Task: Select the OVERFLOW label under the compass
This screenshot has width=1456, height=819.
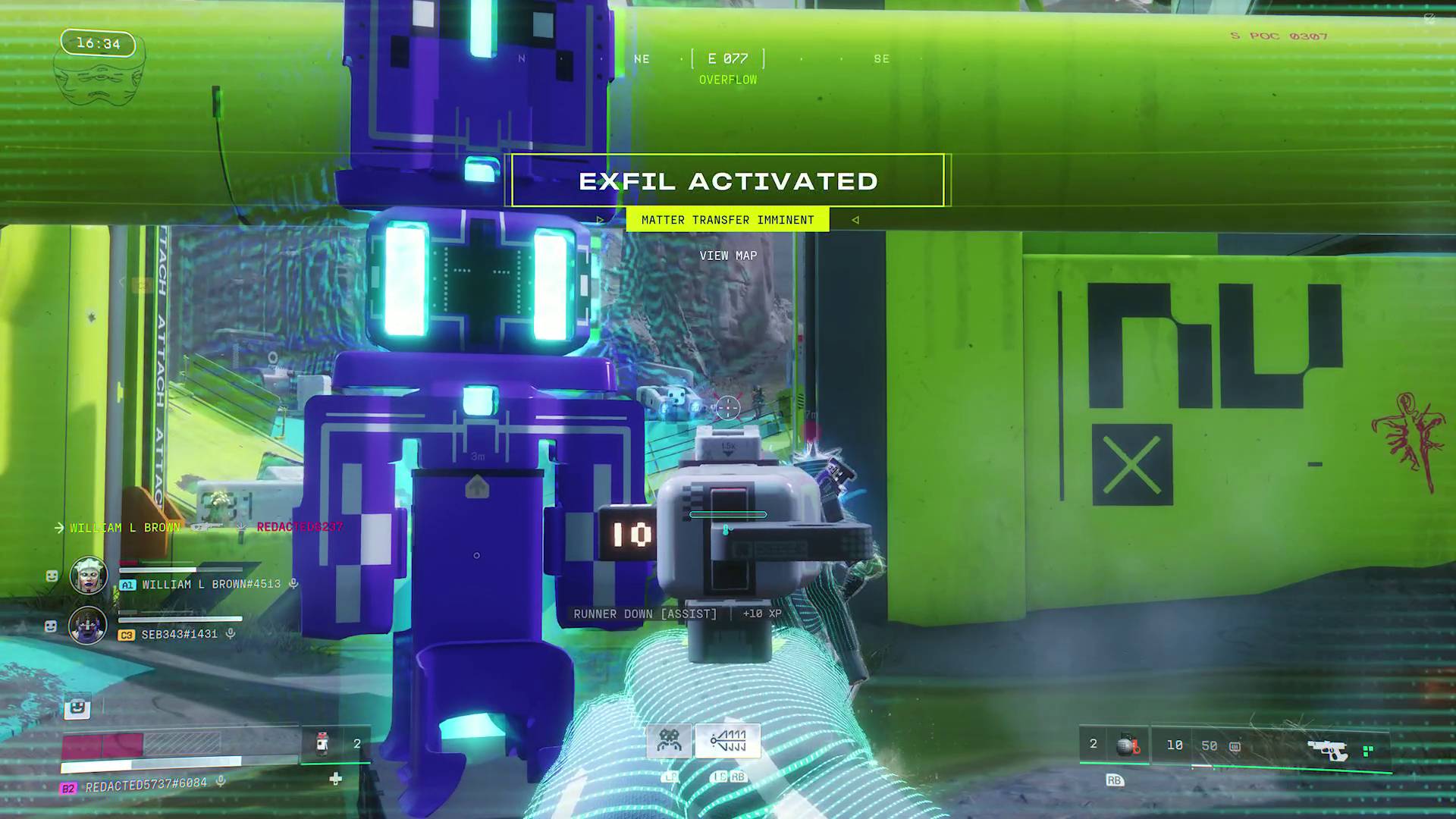Action: [728, 79]
